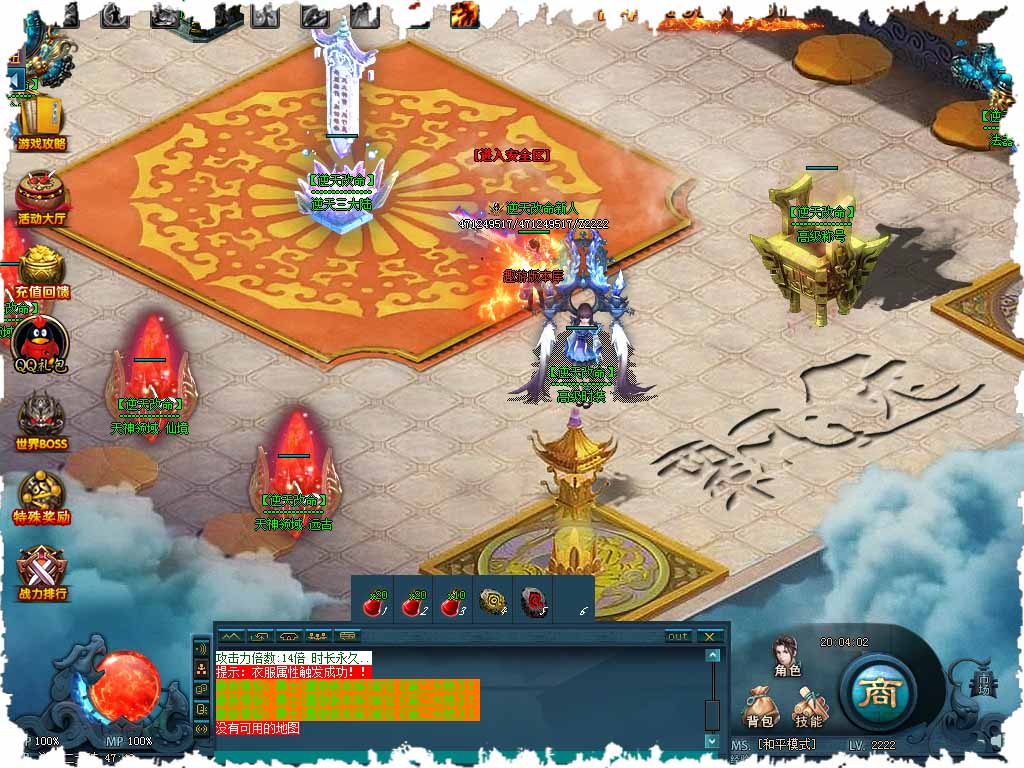Screen dimensions: 1024x768
Task: Open the 技能 skills panel
Action: click(x=808, y=707)
